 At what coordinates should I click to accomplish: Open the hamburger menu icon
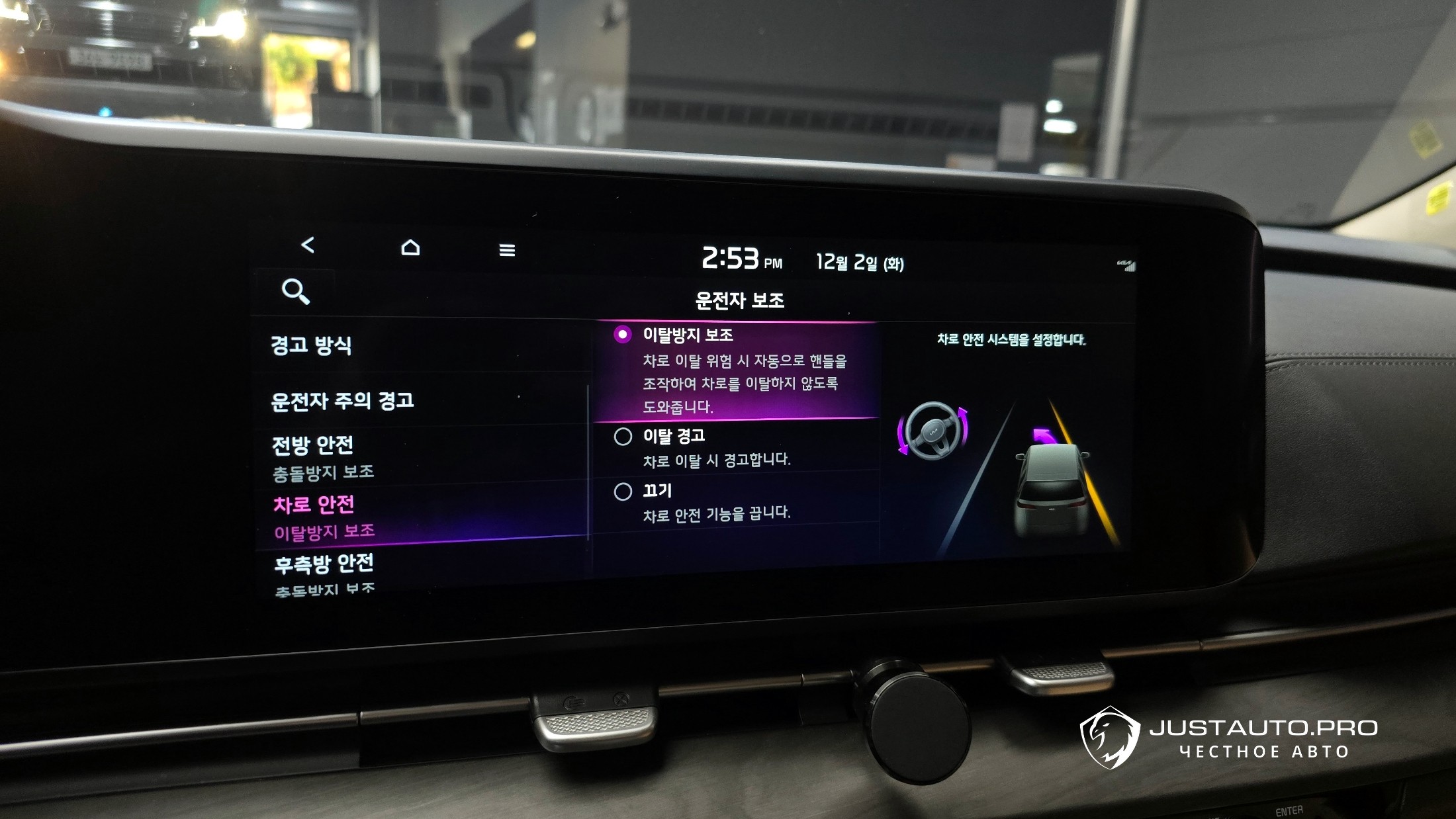pyautogui.click(x=507, y=250)
